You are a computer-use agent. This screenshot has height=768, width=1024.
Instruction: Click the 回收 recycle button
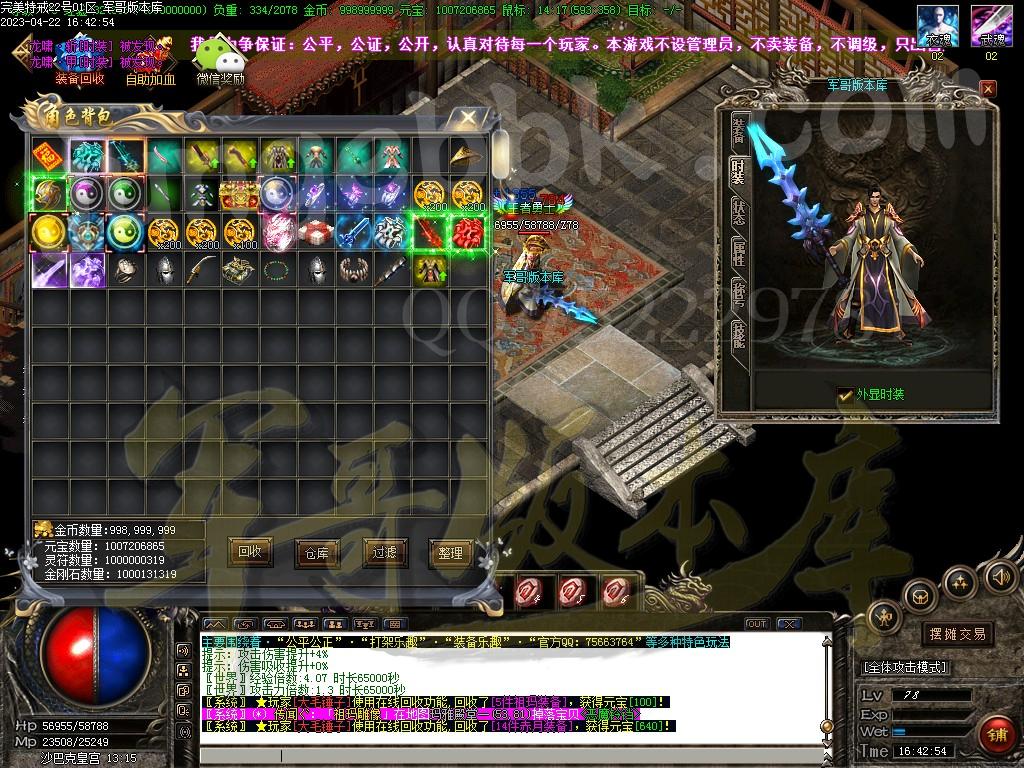250,551
